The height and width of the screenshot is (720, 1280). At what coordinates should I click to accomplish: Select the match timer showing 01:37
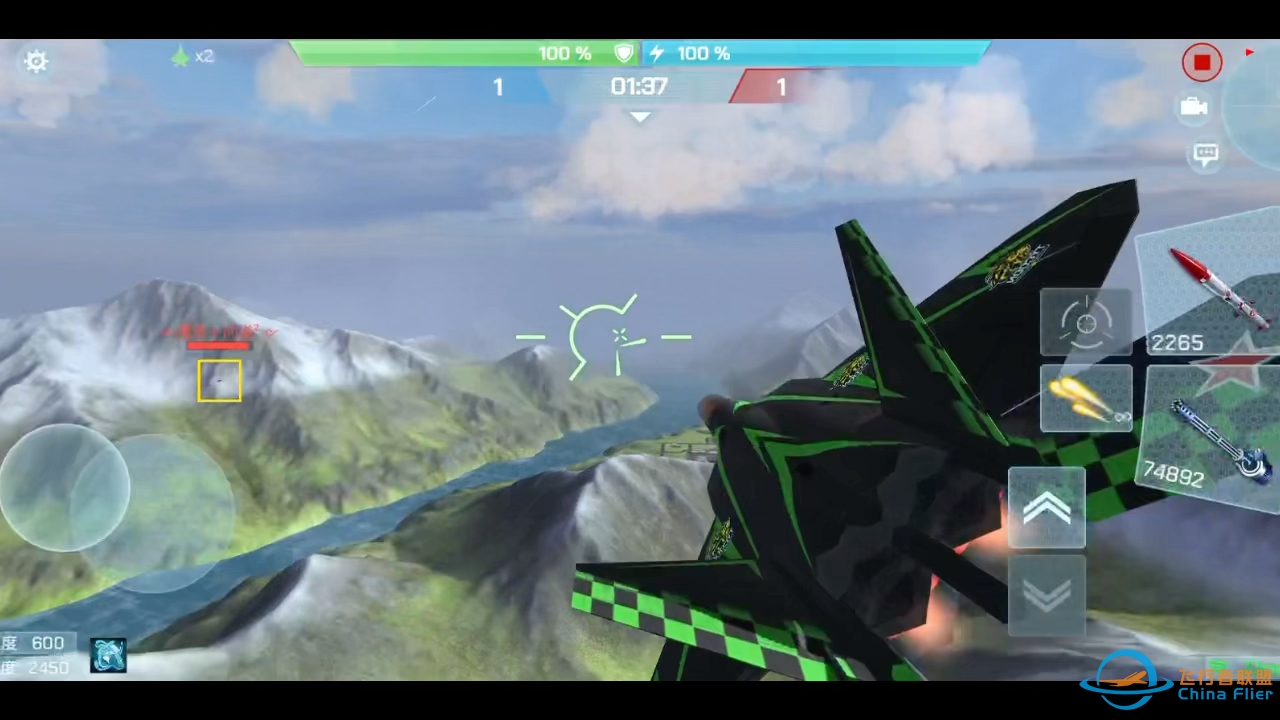[638, 87]
